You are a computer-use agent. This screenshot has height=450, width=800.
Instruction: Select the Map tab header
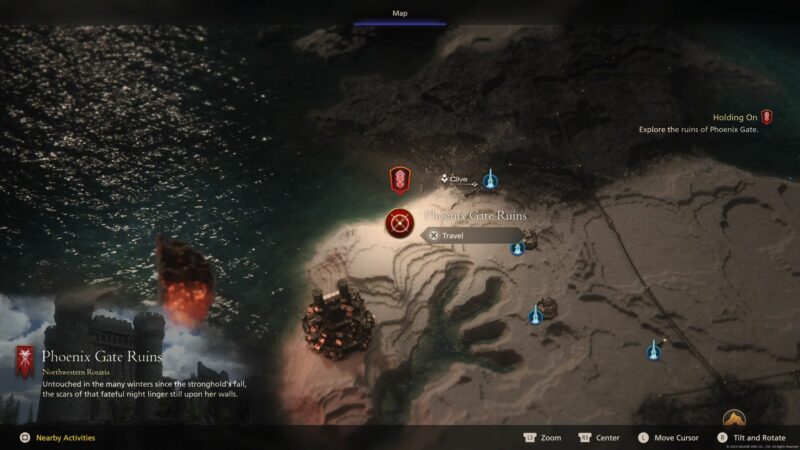pyautogui.click(x=399, y=14)
